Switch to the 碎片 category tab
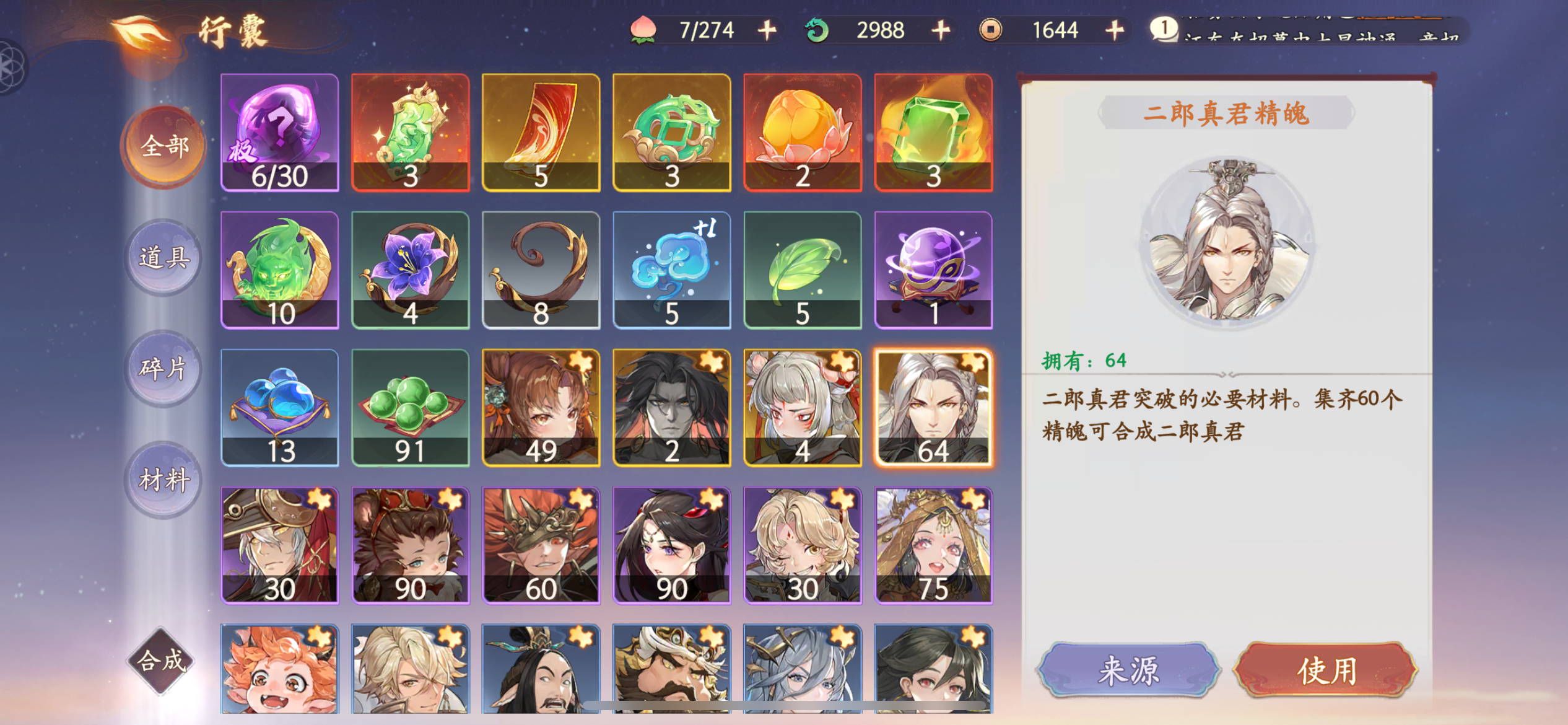Image resolution: width=1568 pixels, height=725 pixels. click(x=163, y=367)
